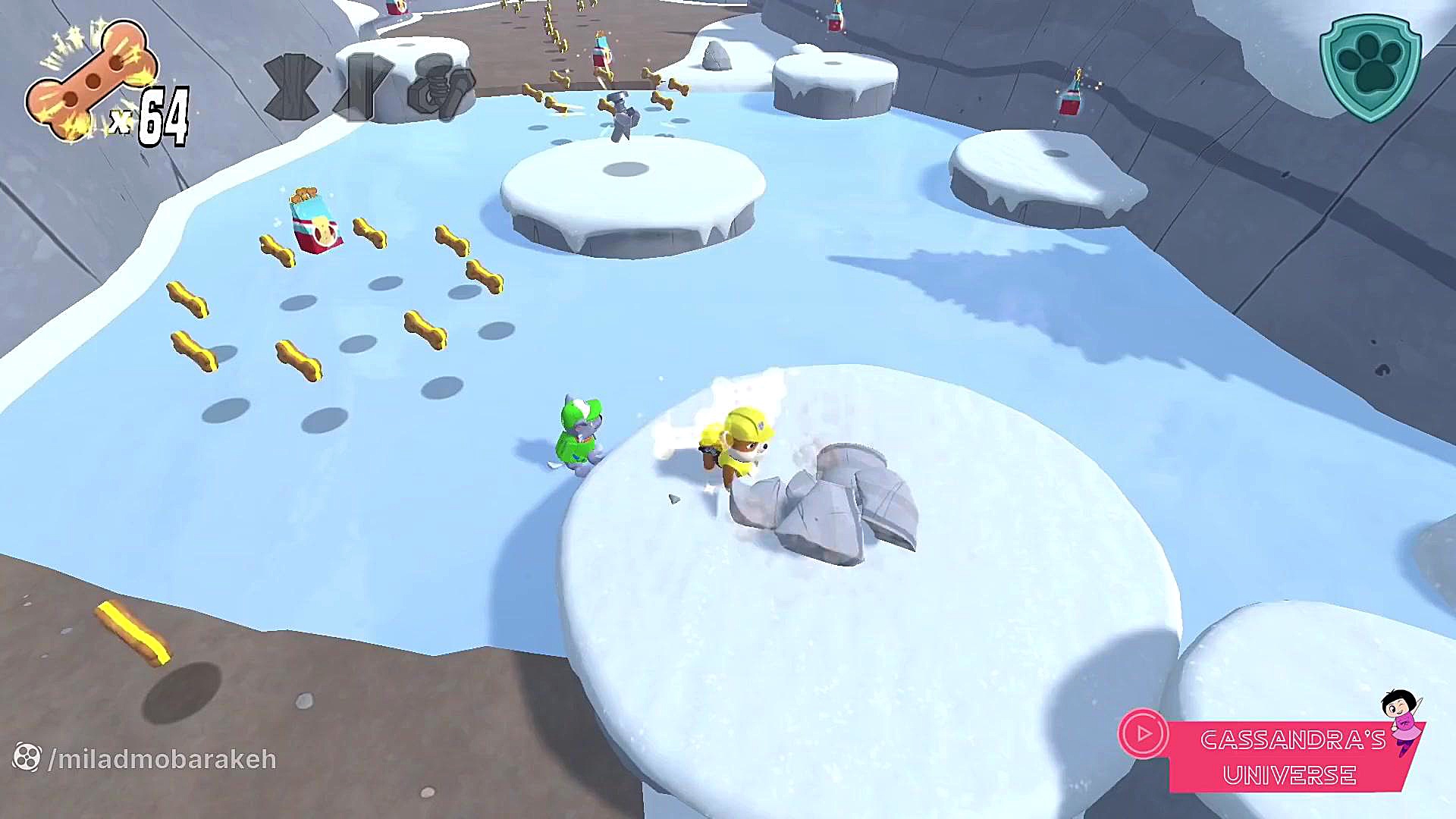The image size is (1456, 819).
Task: Click the golden pup treat bone icon
Action: pos(89,82)
